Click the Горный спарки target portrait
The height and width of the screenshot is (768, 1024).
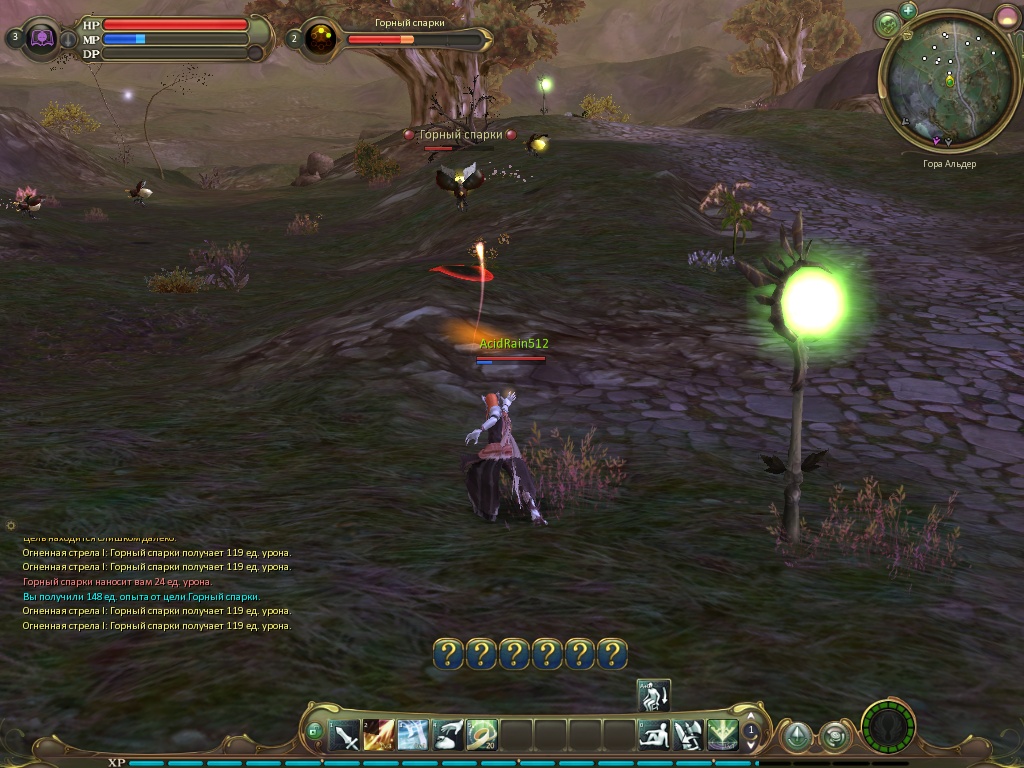tap(321, 39)
